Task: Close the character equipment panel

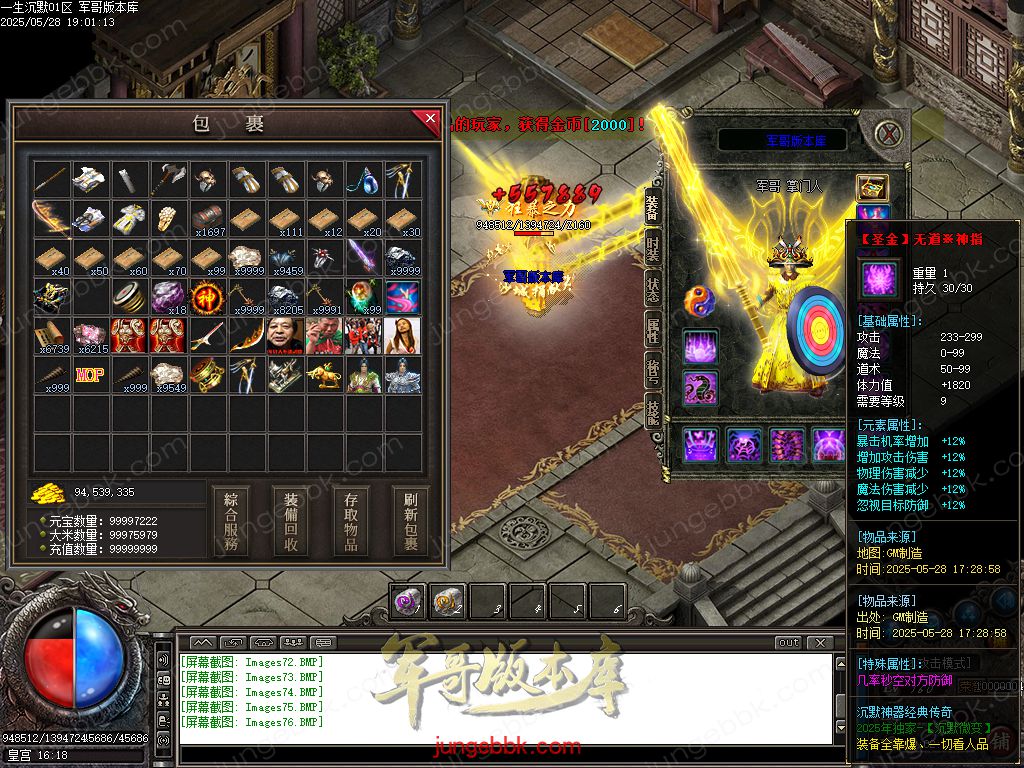Action: coord(886,133)
